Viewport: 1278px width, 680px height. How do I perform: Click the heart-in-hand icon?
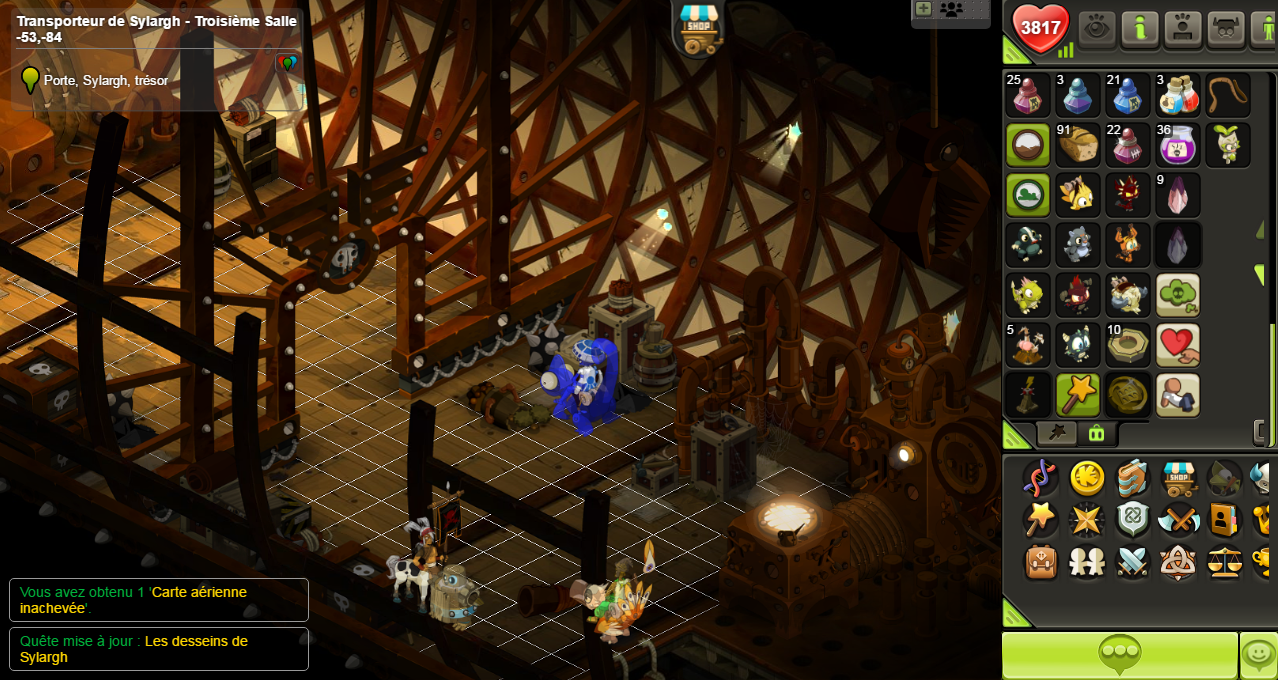coord(1178,345)
